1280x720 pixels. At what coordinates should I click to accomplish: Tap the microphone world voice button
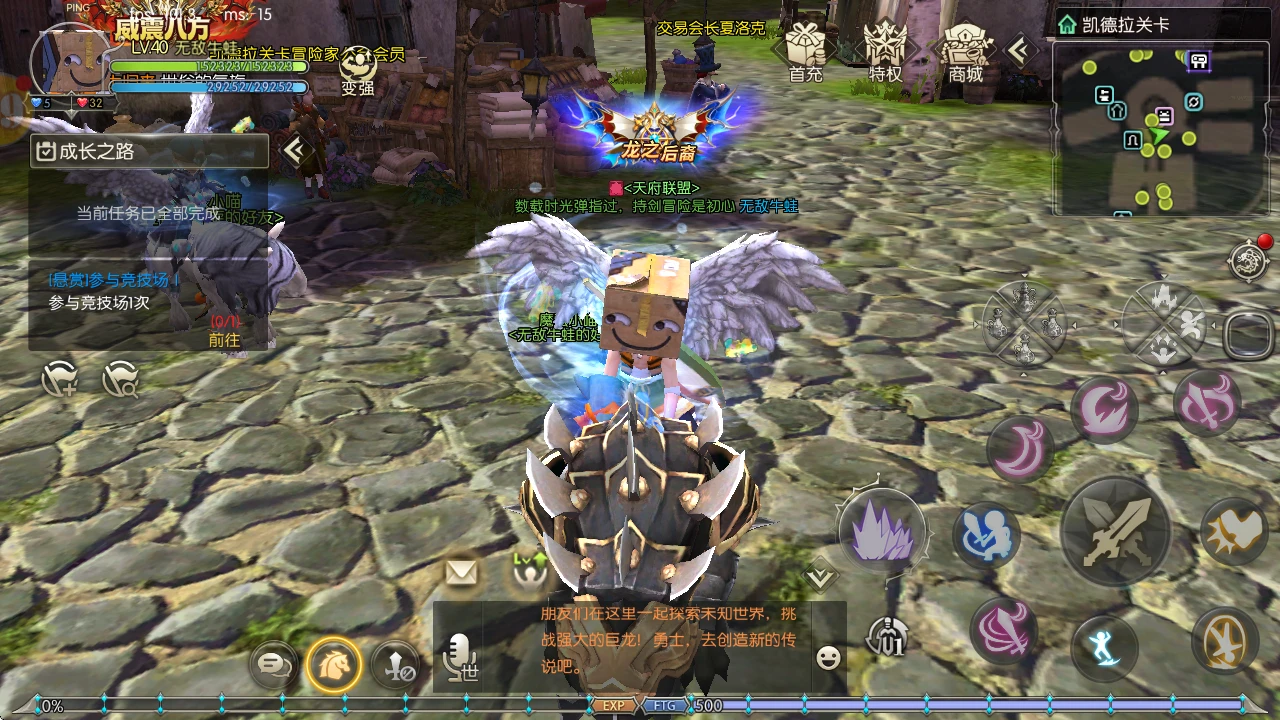[x=461, y=659]
